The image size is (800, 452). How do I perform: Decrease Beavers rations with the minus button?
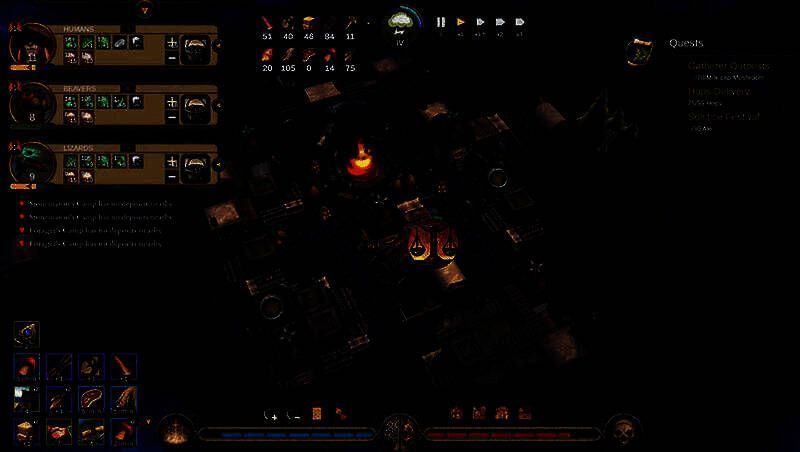[x=172, y=117]
